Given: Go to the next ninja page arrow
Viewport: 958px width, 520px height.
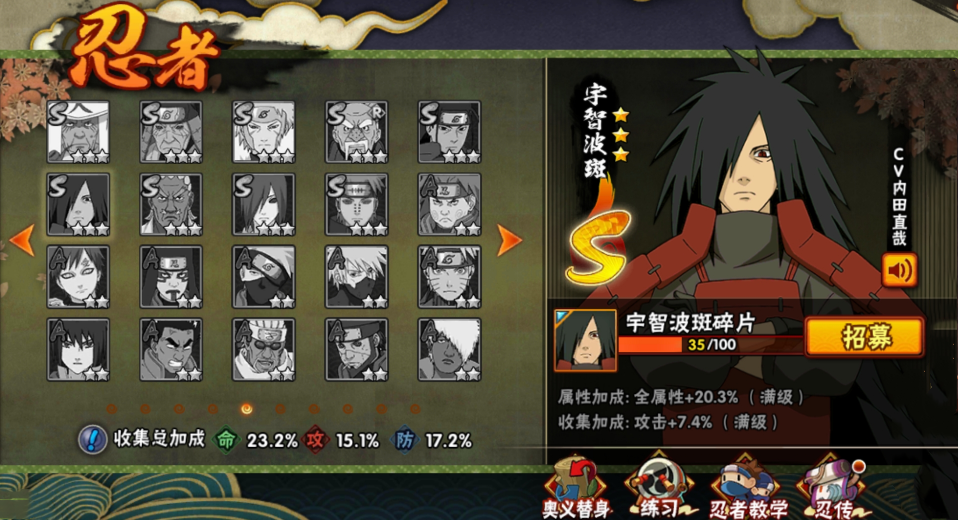Looking at the screenshot, I should 508,239.
